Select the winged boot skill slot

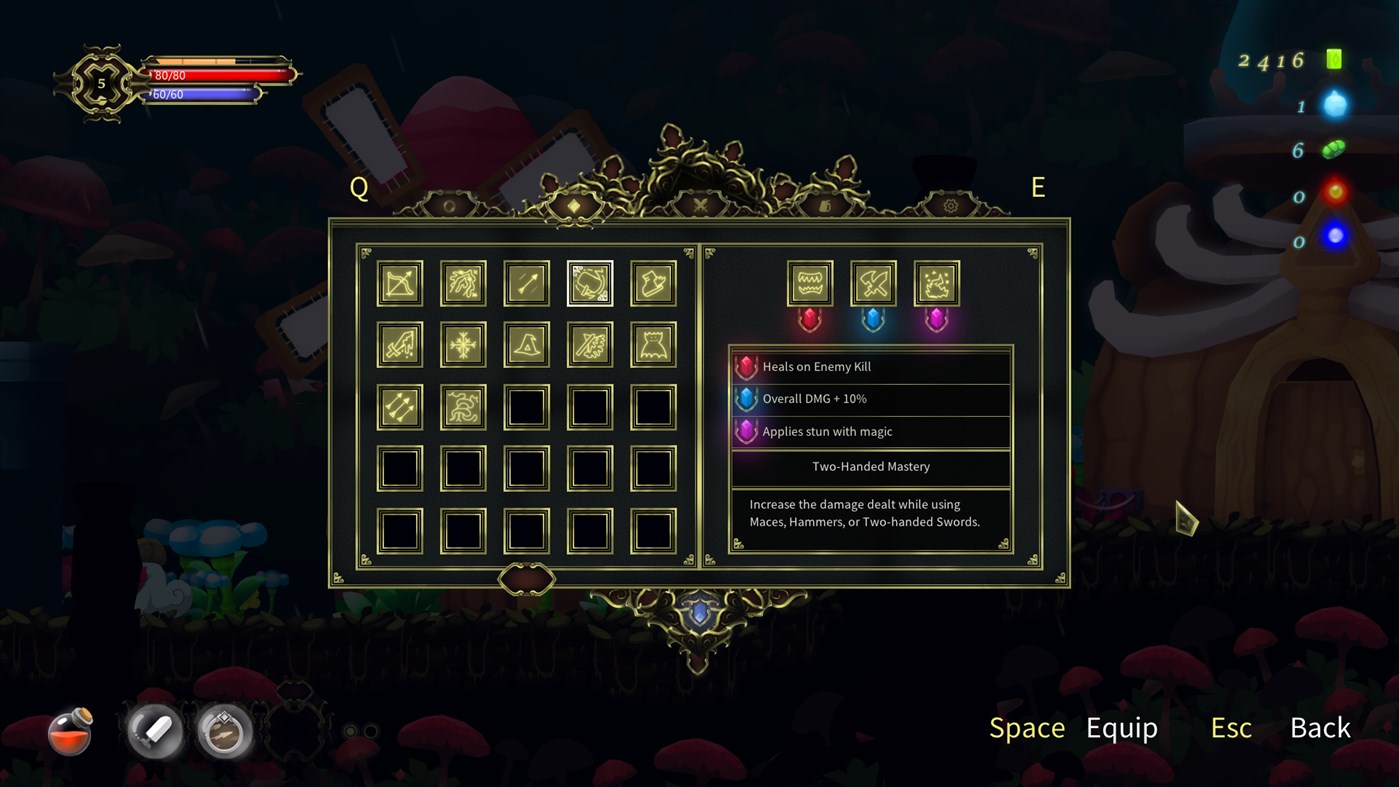point(654,283)
